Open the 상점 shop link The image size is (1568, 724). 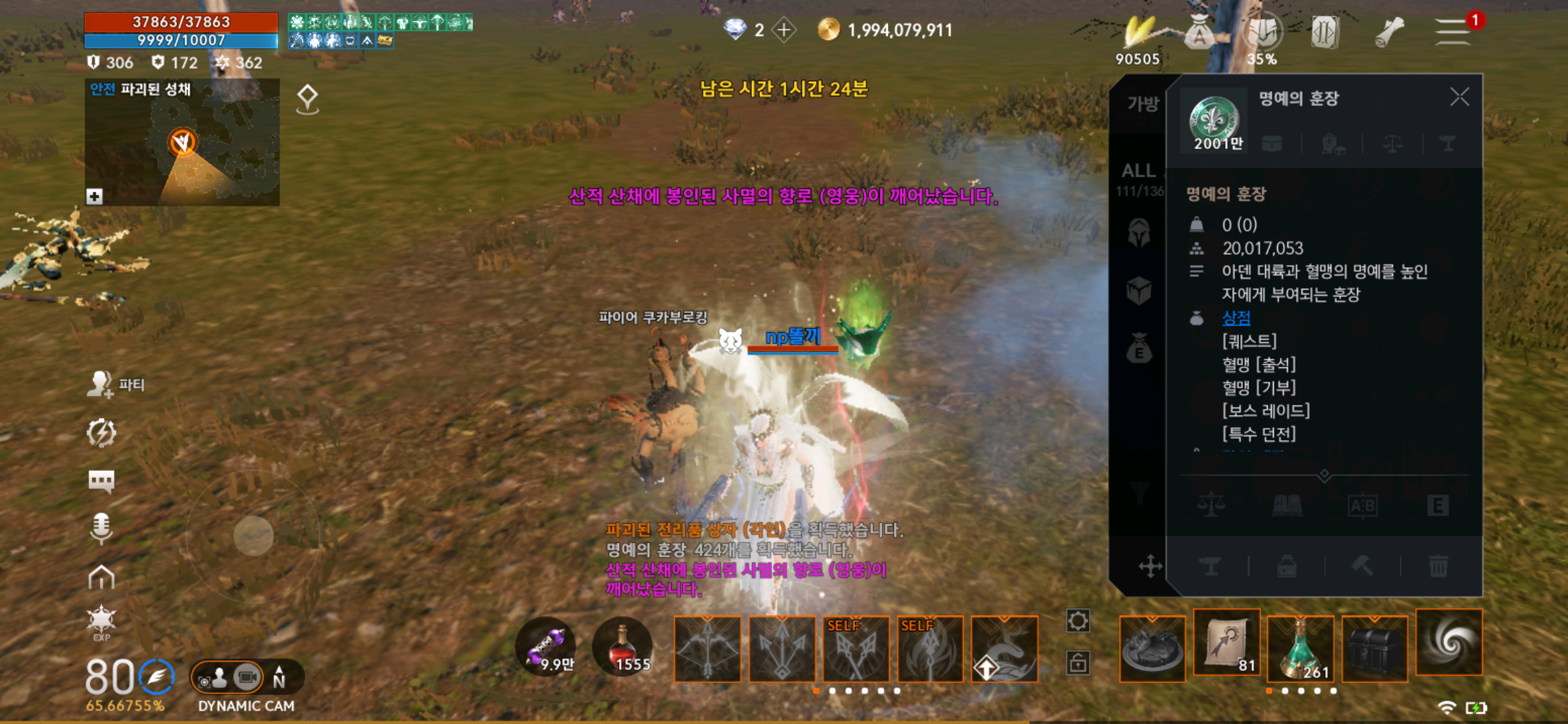tap(1236, 318)
